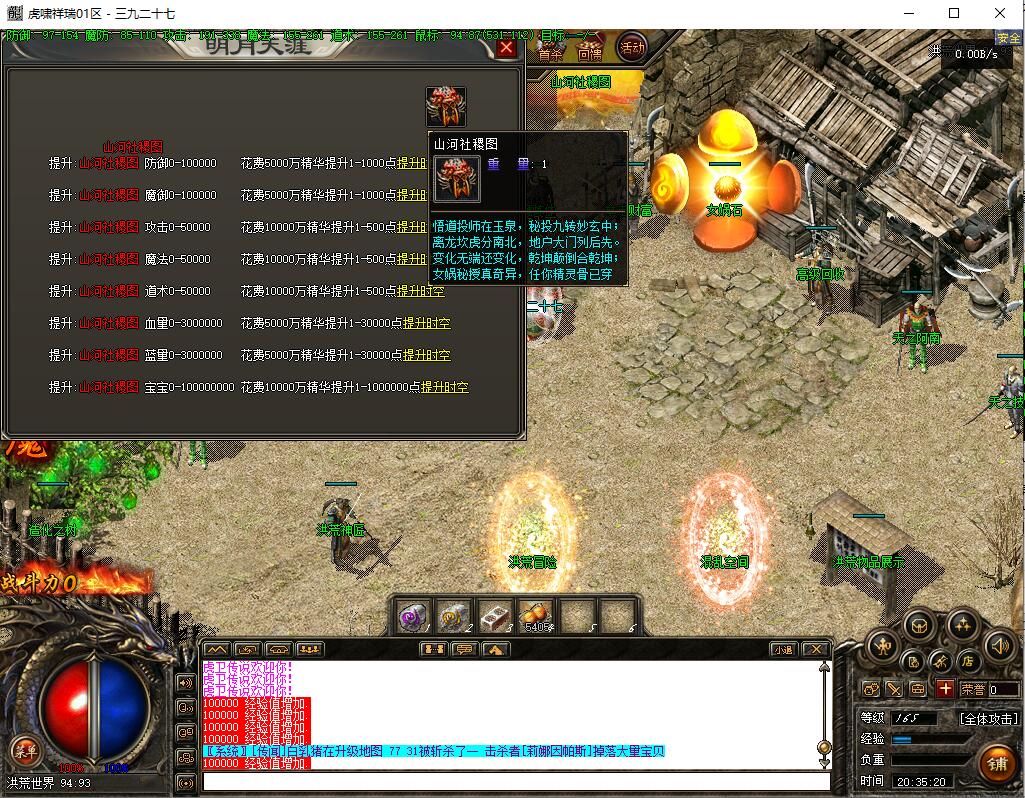This screenshot has width=1025, height=798.
Task: Close the chat window with its X button
Action: point(816,649)
